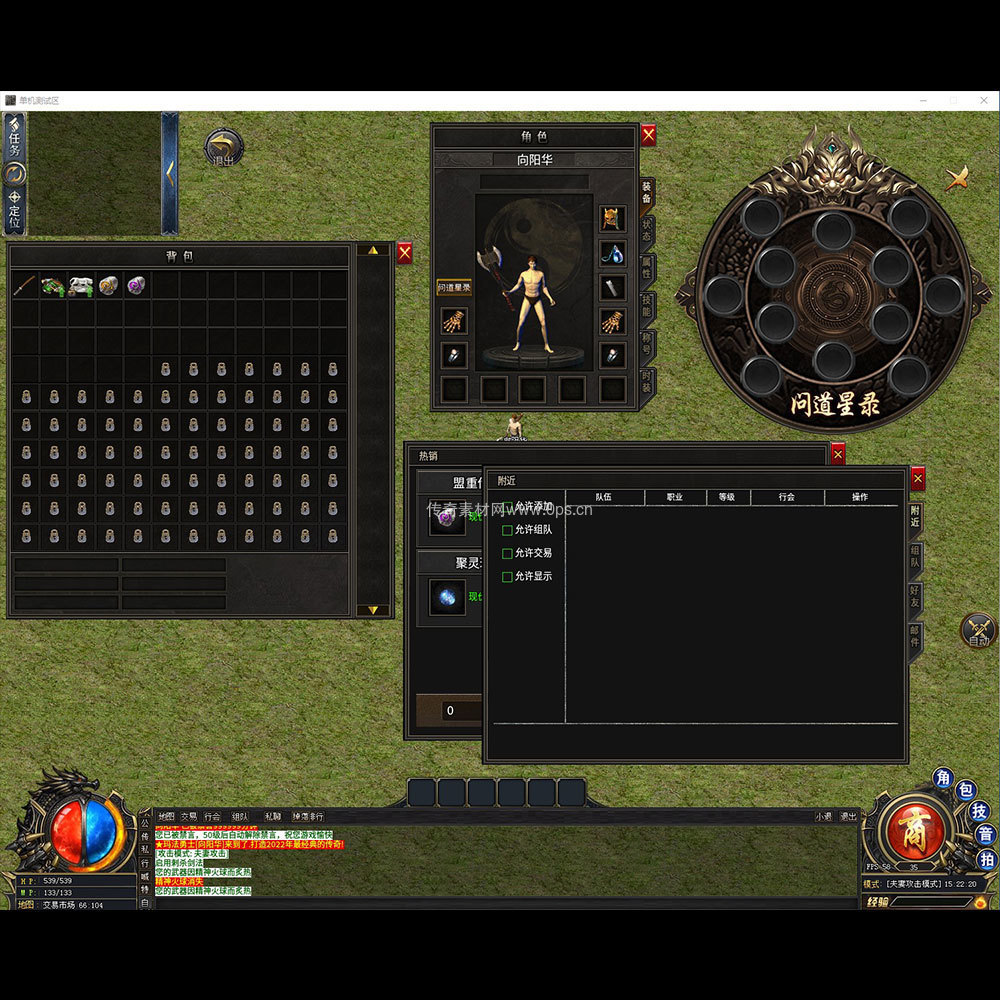The height and width of the screenshot is (1000, 1000).
Task: Tick the 允许组队 allow-party checkbox
Action: 507,530
